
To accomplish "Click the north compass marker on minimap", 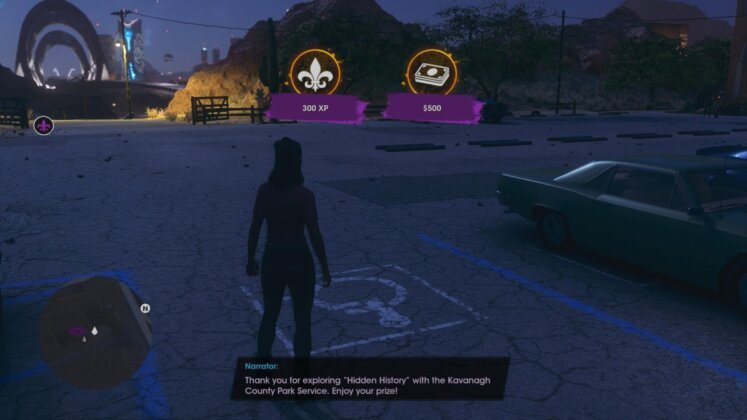I will click(x=145, y=309).
